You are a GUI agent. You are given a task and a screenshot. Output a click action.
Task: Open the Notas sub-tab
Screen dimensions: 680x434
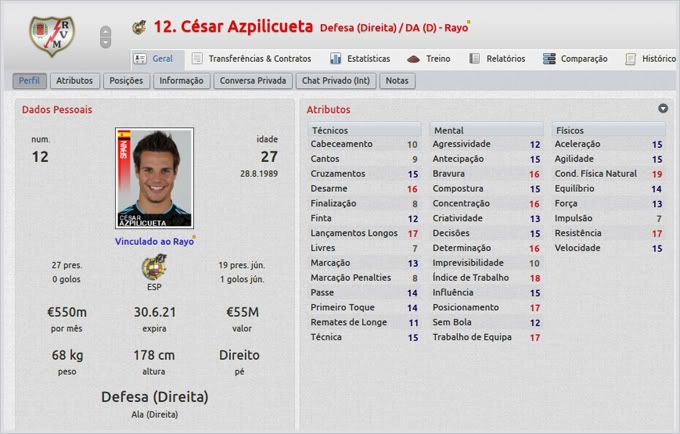tap(397, 80)
